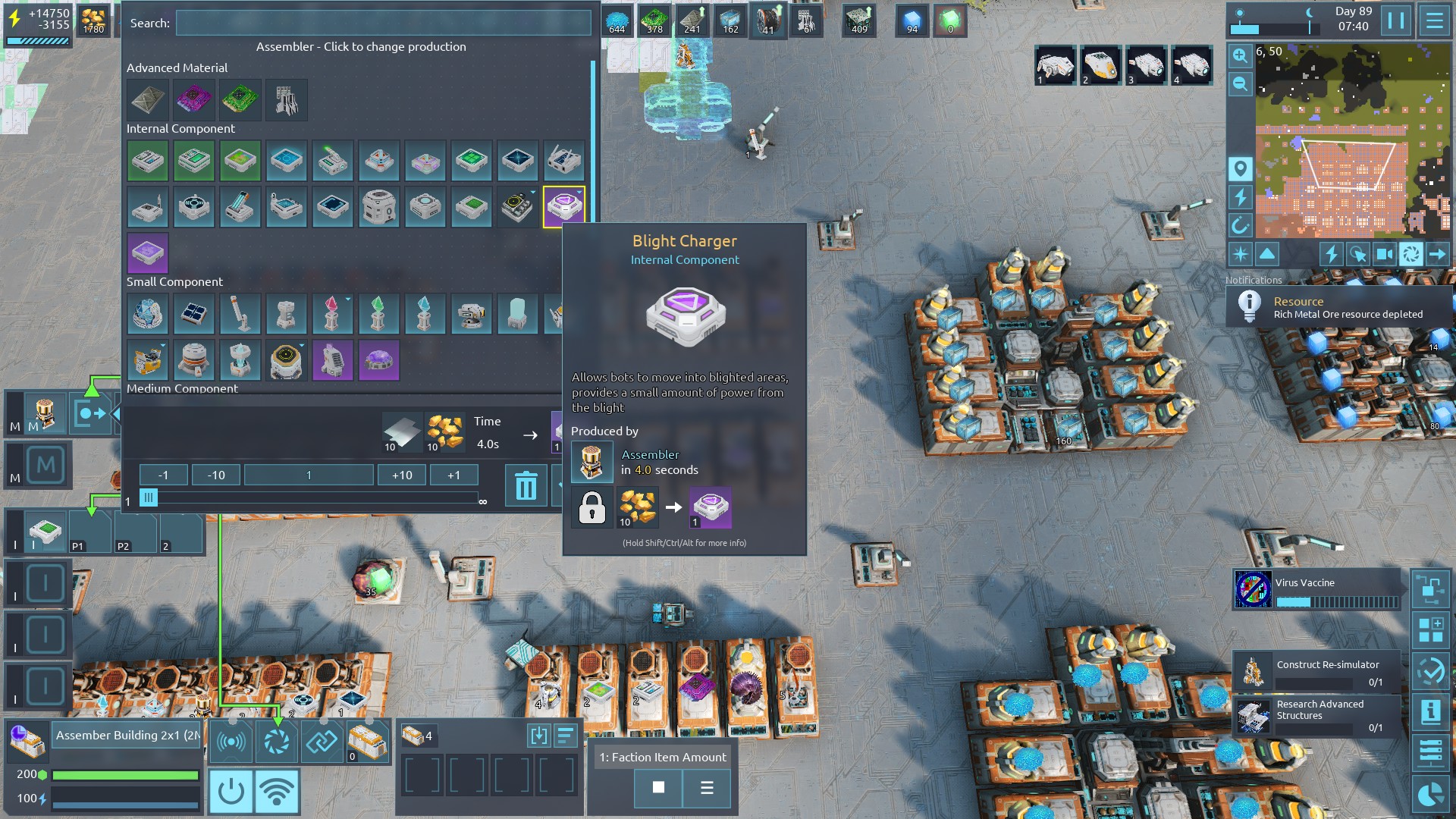Image resolution: width=1456 pixels, height=819 pixels.
Task: Decrease production amount by 10
Action: point(216,475)
